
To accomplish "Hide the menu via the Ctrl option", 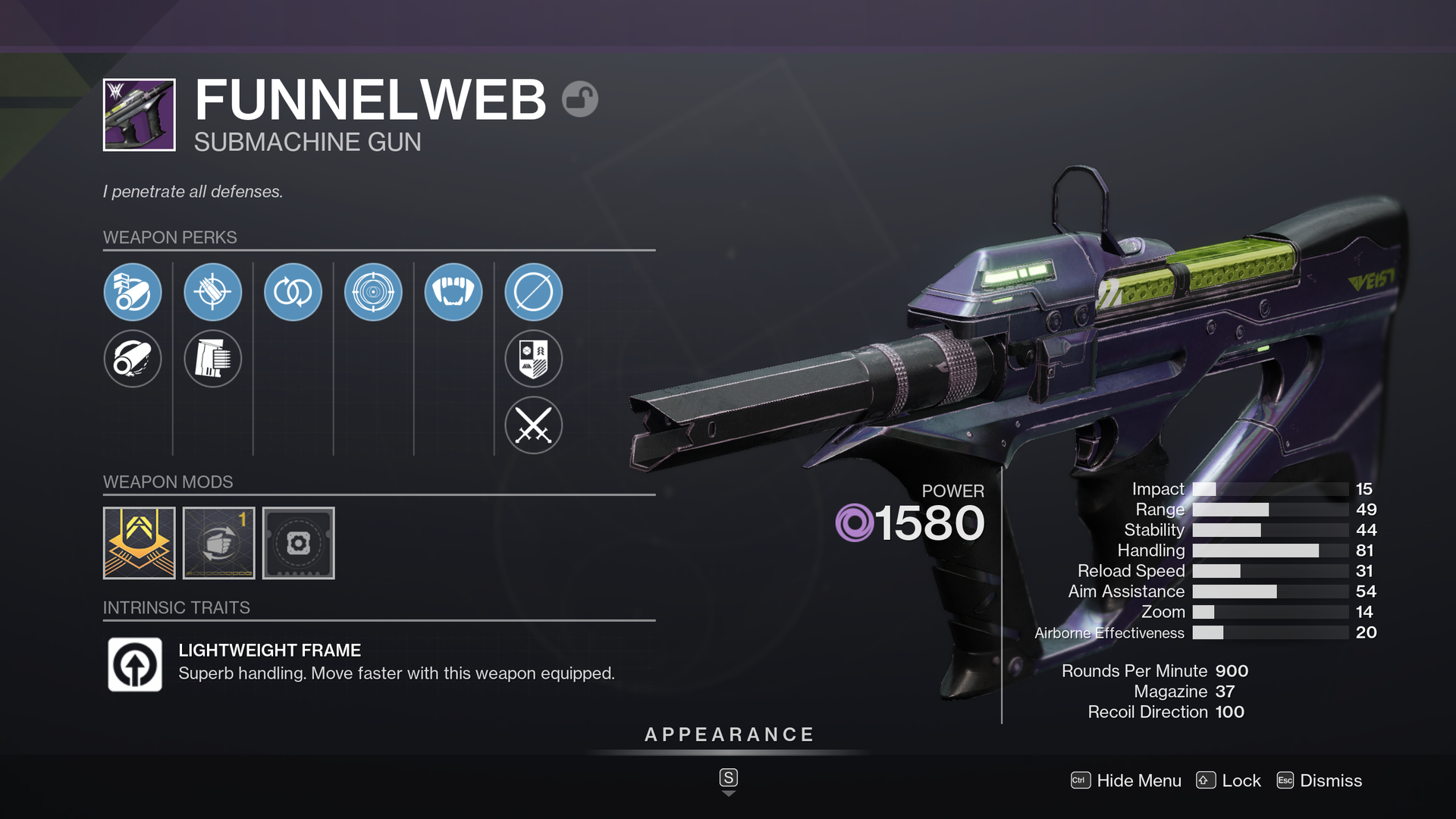I will point(1125,780).
